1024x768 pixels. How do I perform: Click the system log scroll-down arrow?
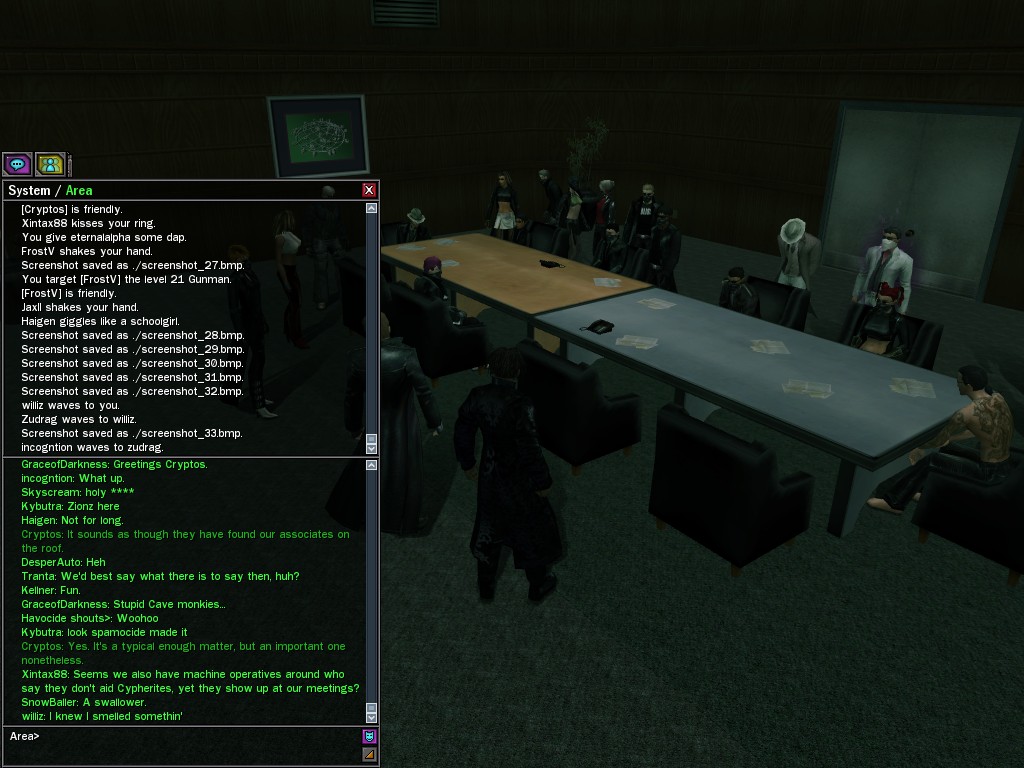372,449
